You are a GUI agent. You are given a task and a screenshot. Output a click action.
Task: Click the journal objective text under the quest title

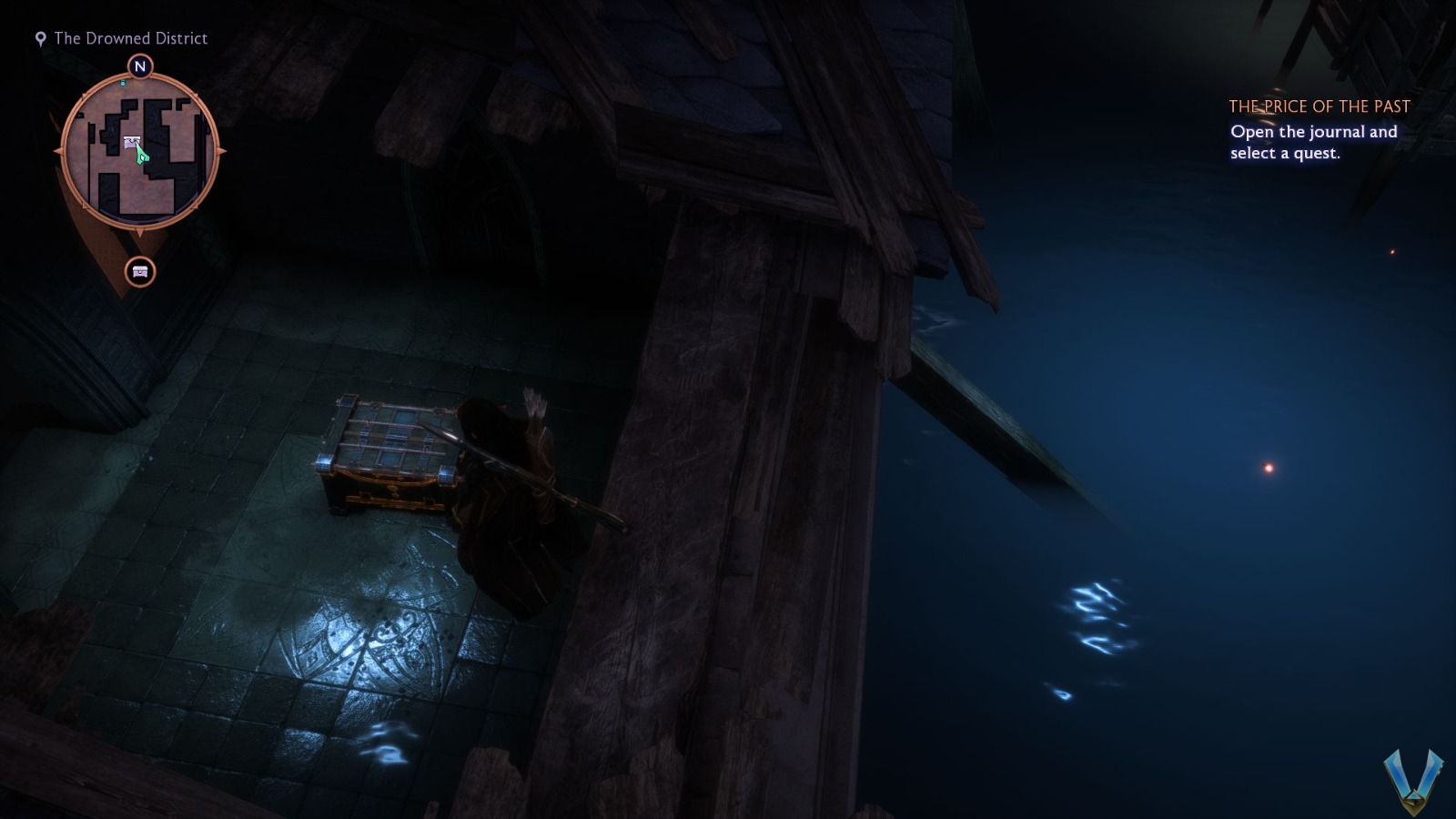click(1313, 142)
